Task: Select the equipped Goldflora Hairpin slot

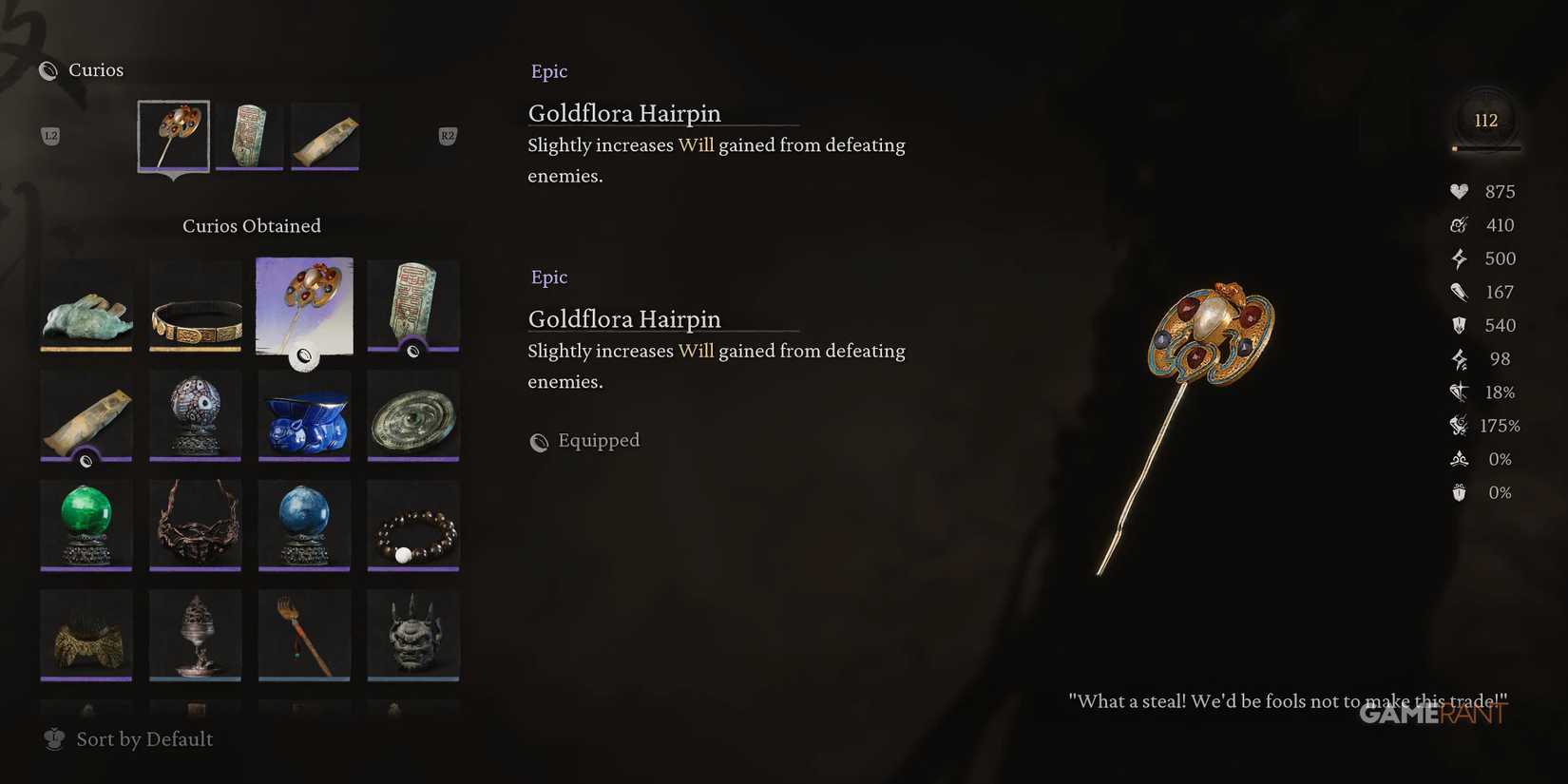Action: click(x=172, y=135)
